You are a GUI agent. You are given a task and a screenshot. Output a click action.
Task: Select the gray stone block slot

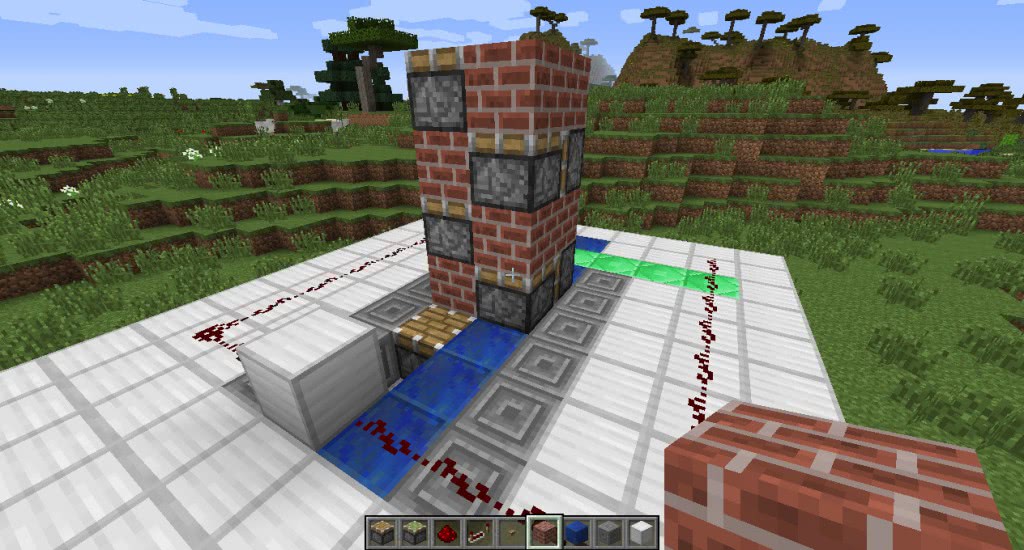[x=607, y=532]
